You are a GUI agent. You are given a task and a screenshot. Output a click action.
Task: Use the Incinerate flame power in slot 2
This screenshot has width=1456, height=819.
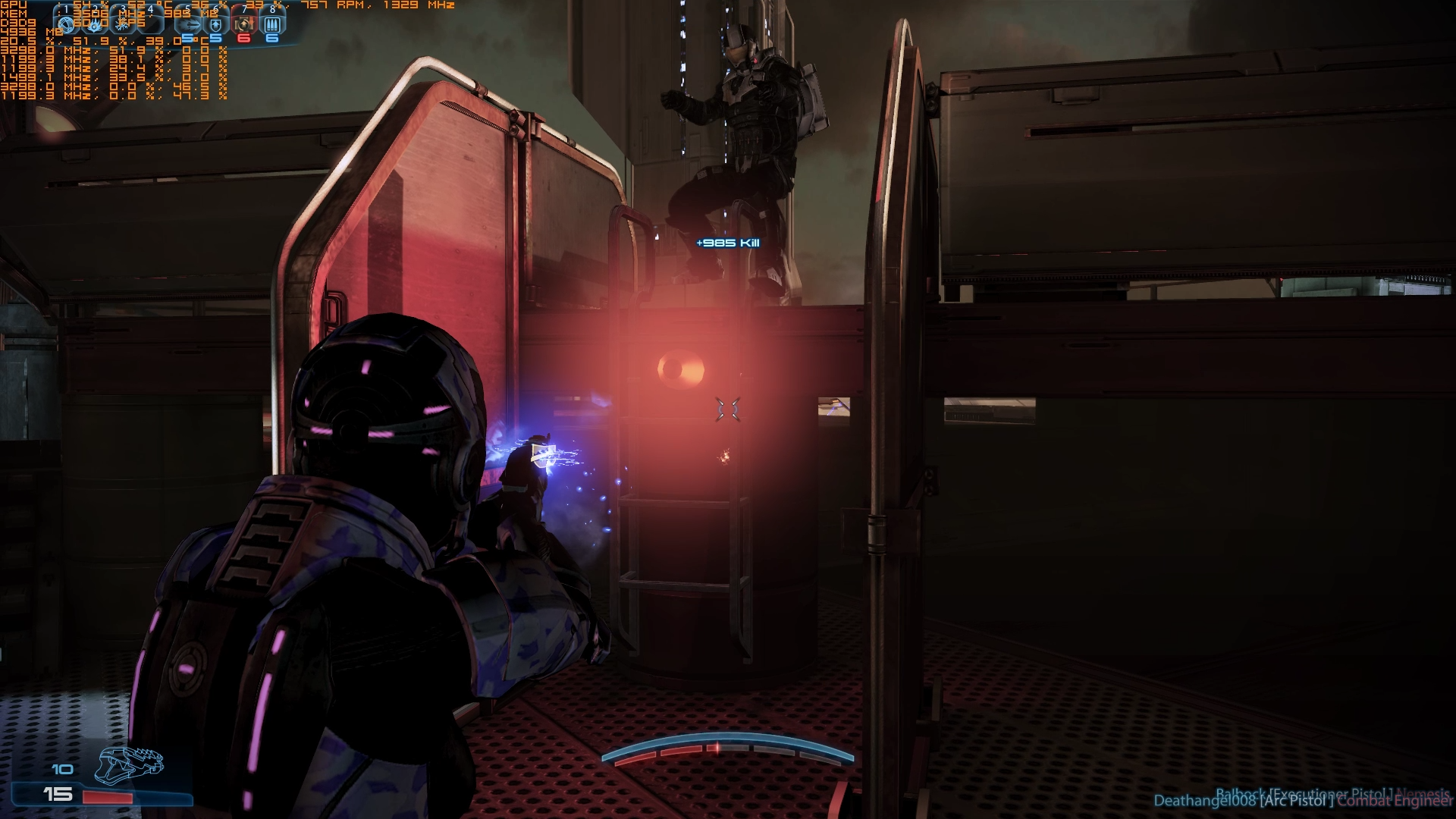click(95, 24)
